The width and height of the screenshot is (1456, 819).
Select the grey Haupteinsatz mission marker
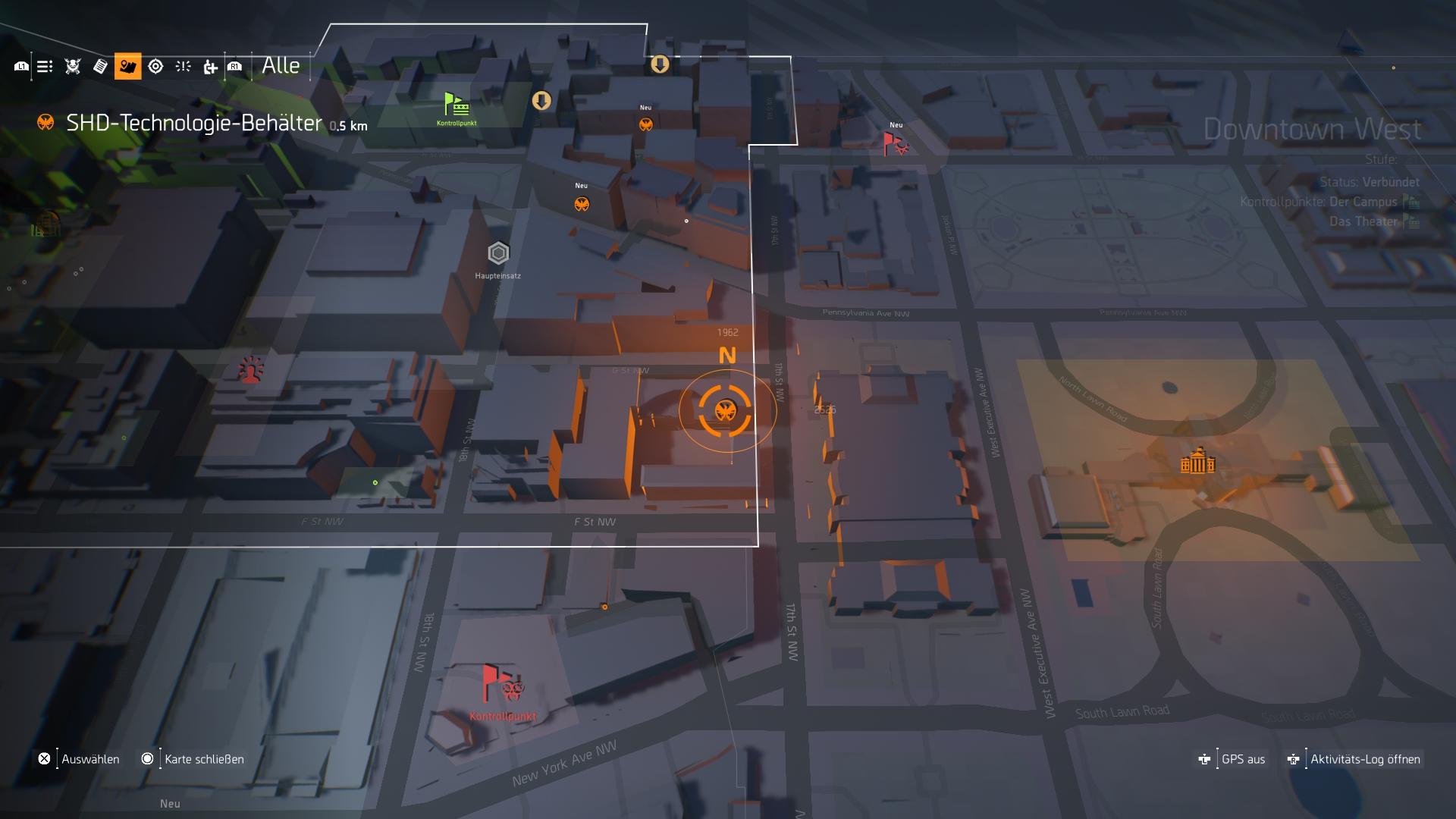click(x=498, y=253)
